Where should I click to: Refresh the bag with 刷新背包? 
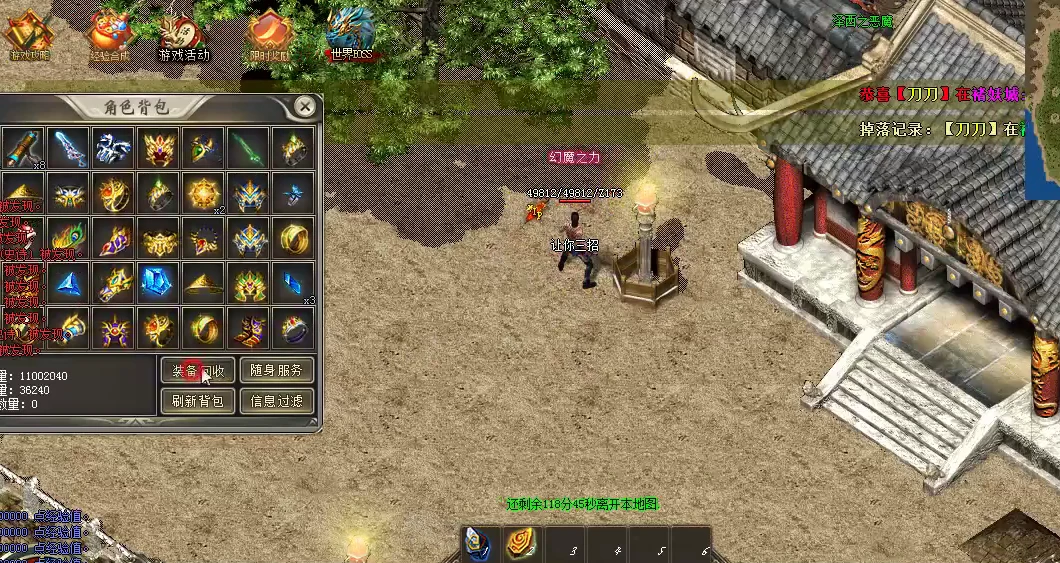pos(198,401)
